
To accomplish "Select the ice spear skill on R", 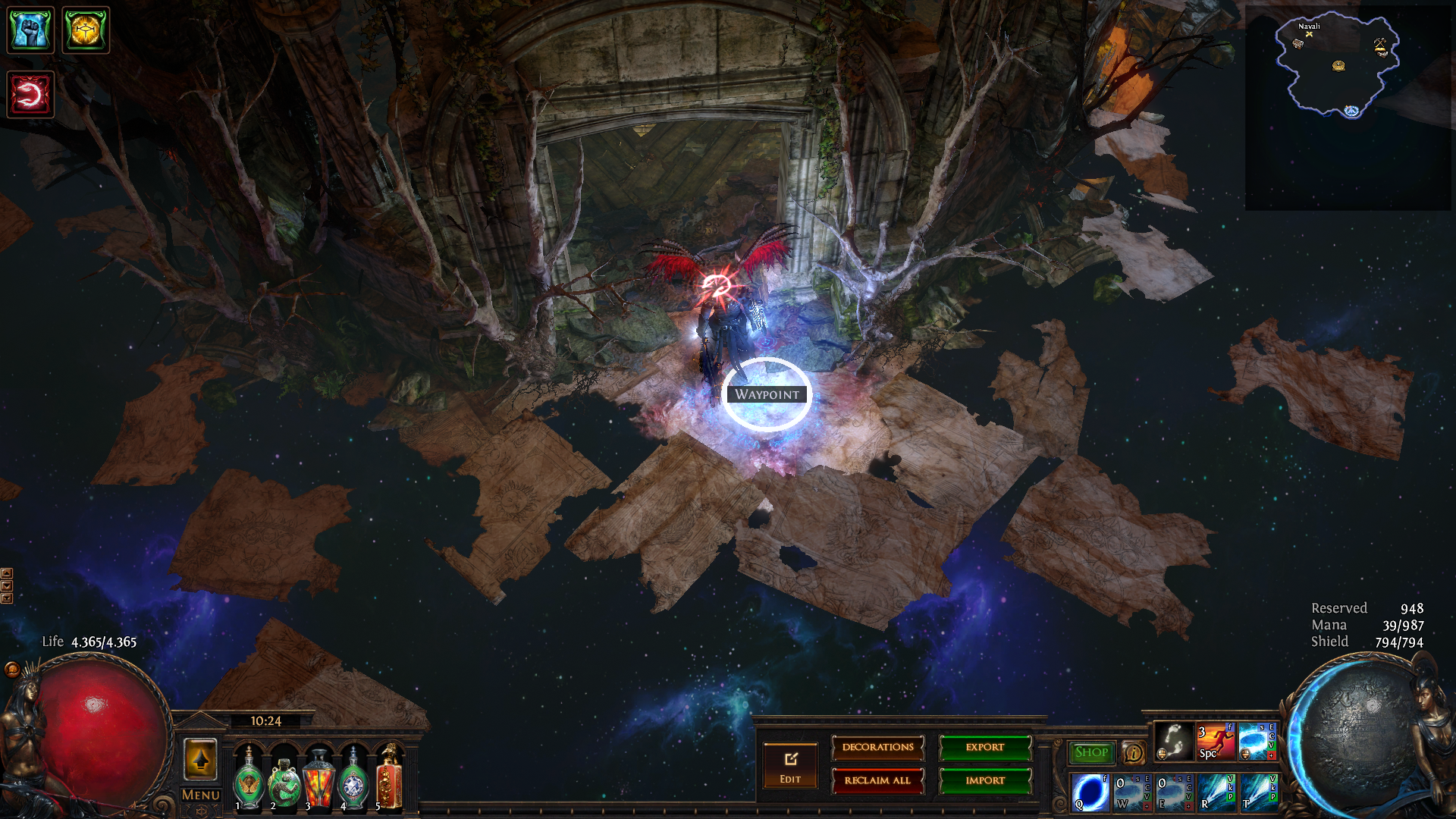I will click(x=1216, y=792).
